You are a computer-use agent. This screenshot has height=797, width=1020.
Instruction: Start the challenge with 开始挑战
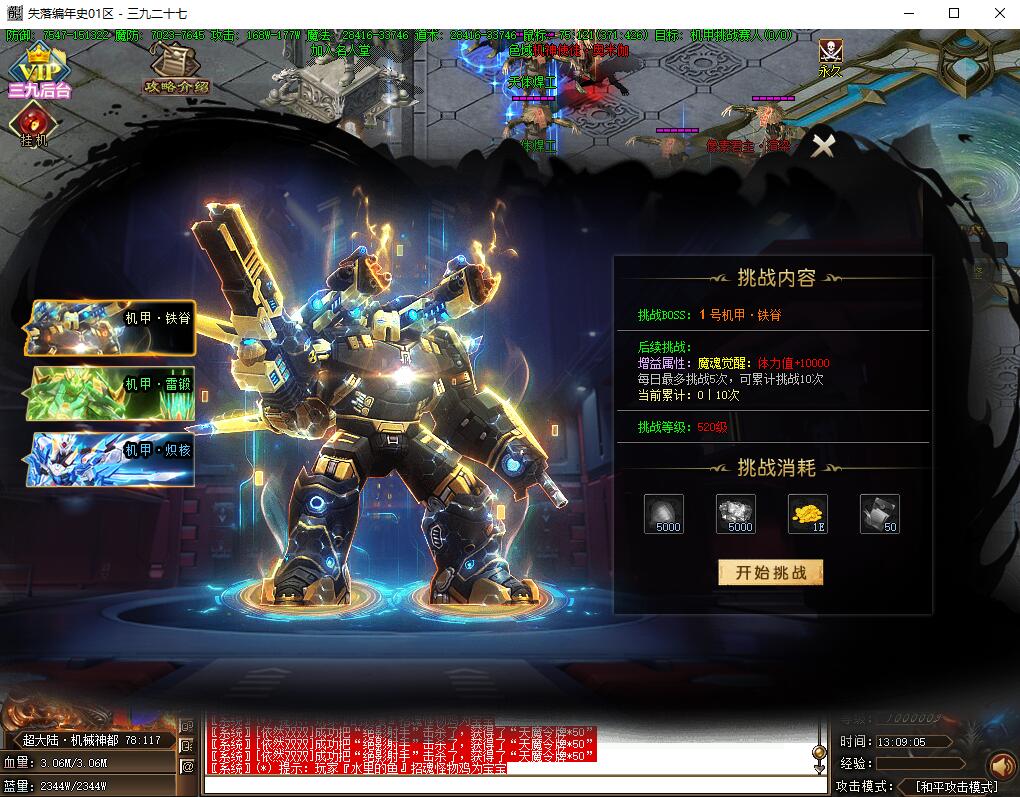coord(770,572)
